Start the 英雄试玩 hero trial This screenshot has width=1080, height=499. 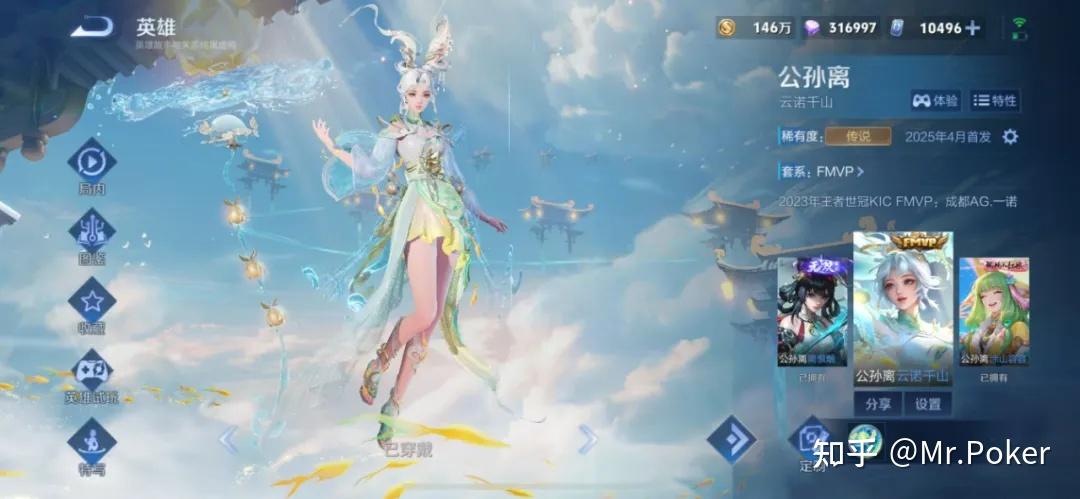point(91,371)
